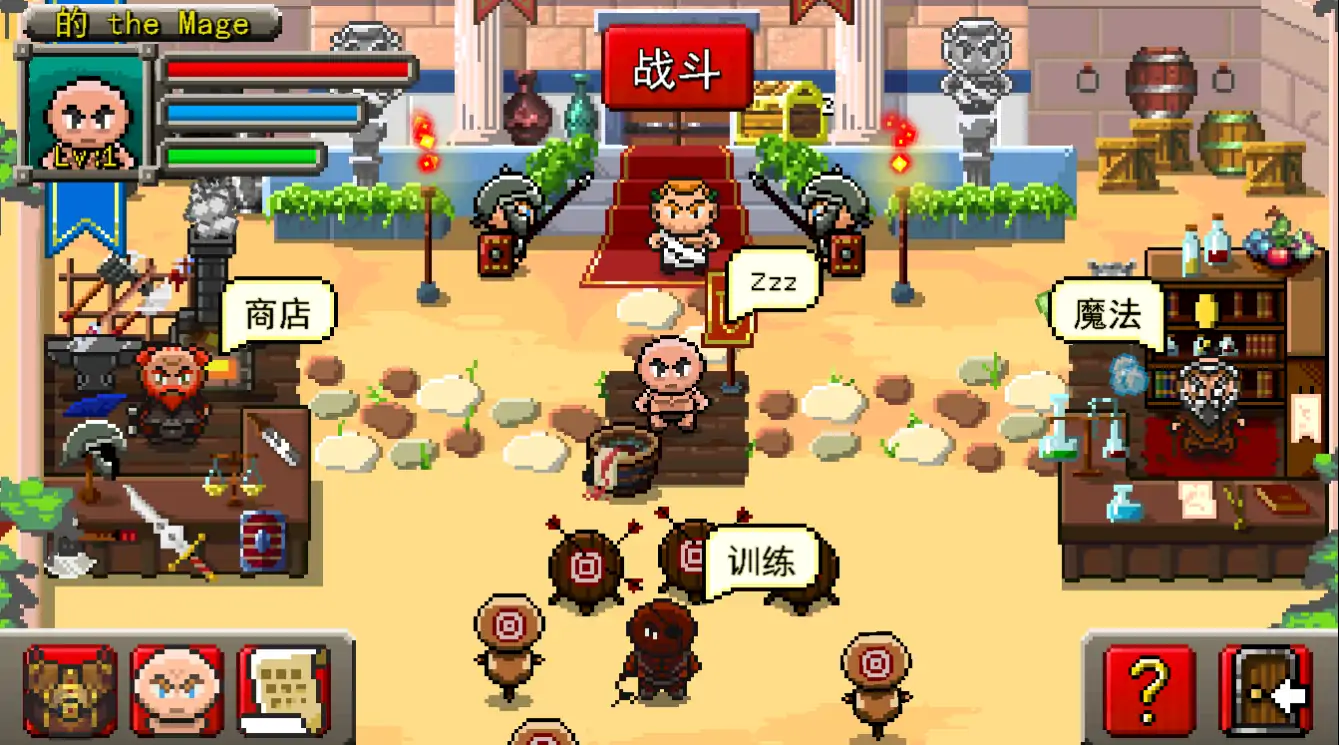1339x745 pixels.
Task: Visit the 商店 shop speech bubble
Action: pyautogui.click(x=277, y=311)
